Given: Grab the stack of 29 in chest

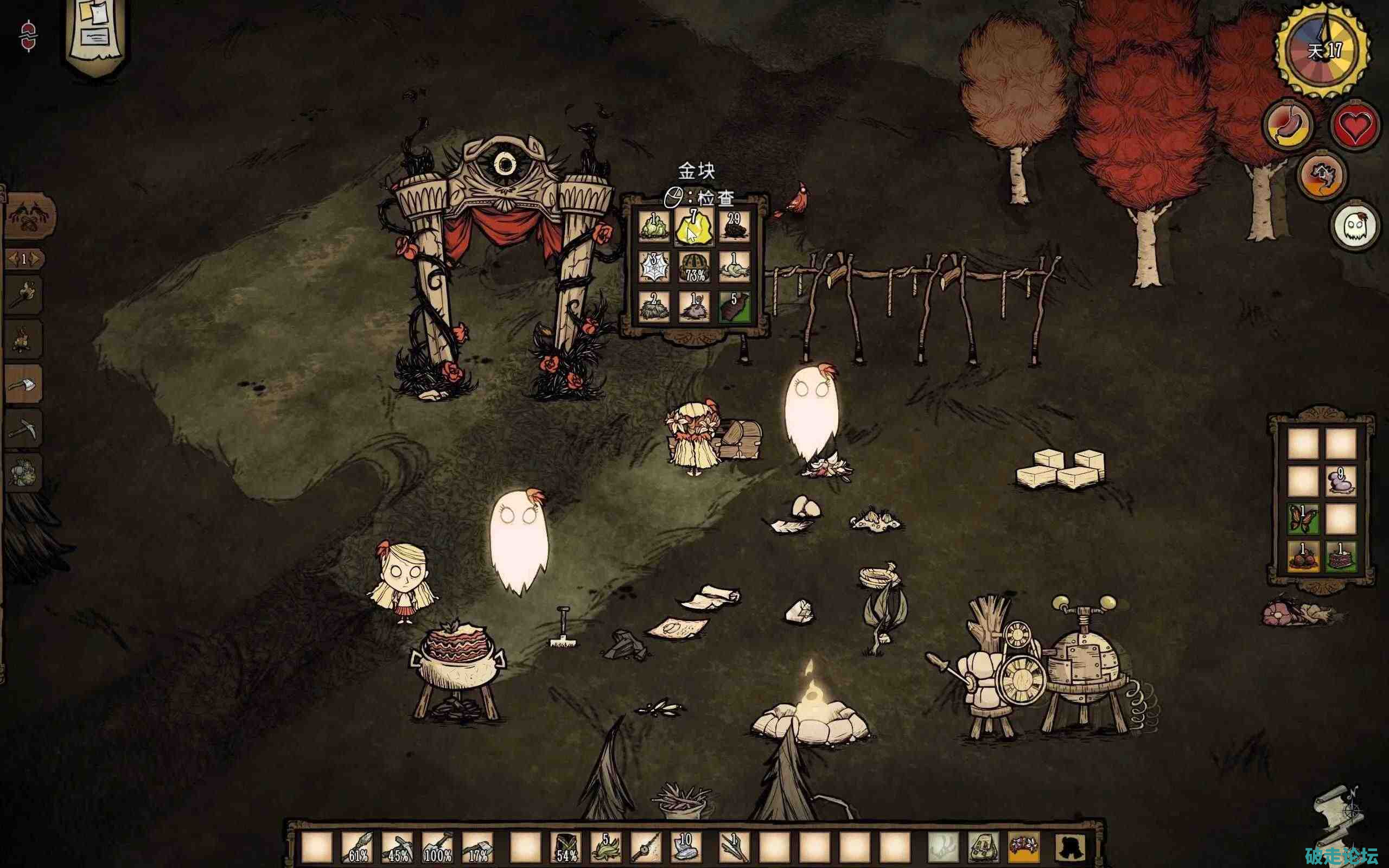Looking at the screenshot, I should [x=734, y=227].
